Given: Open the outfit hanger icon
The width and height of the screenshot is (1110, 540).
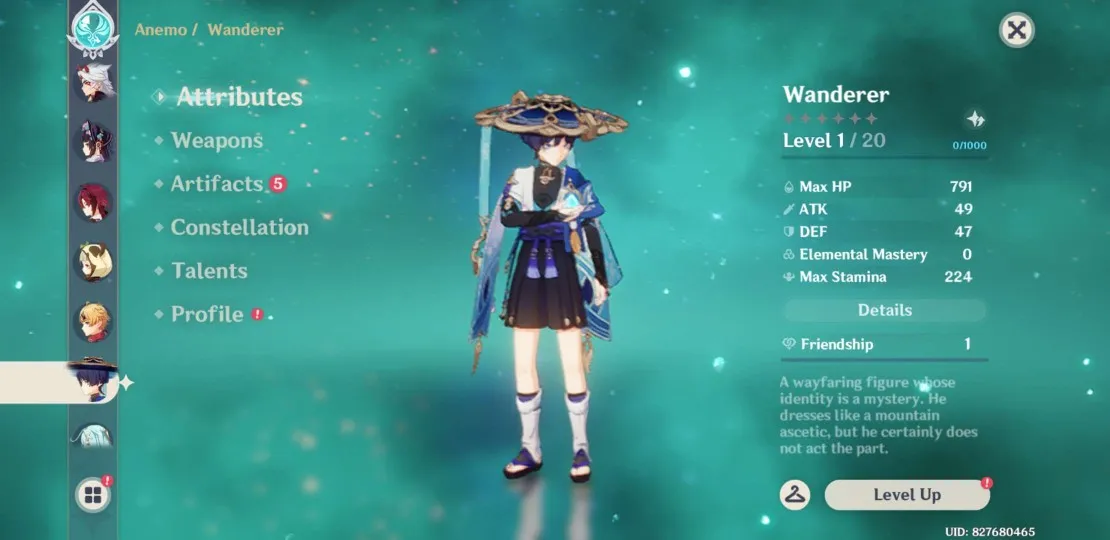Looking at the screenshot, I should click(x=795, y=494).
